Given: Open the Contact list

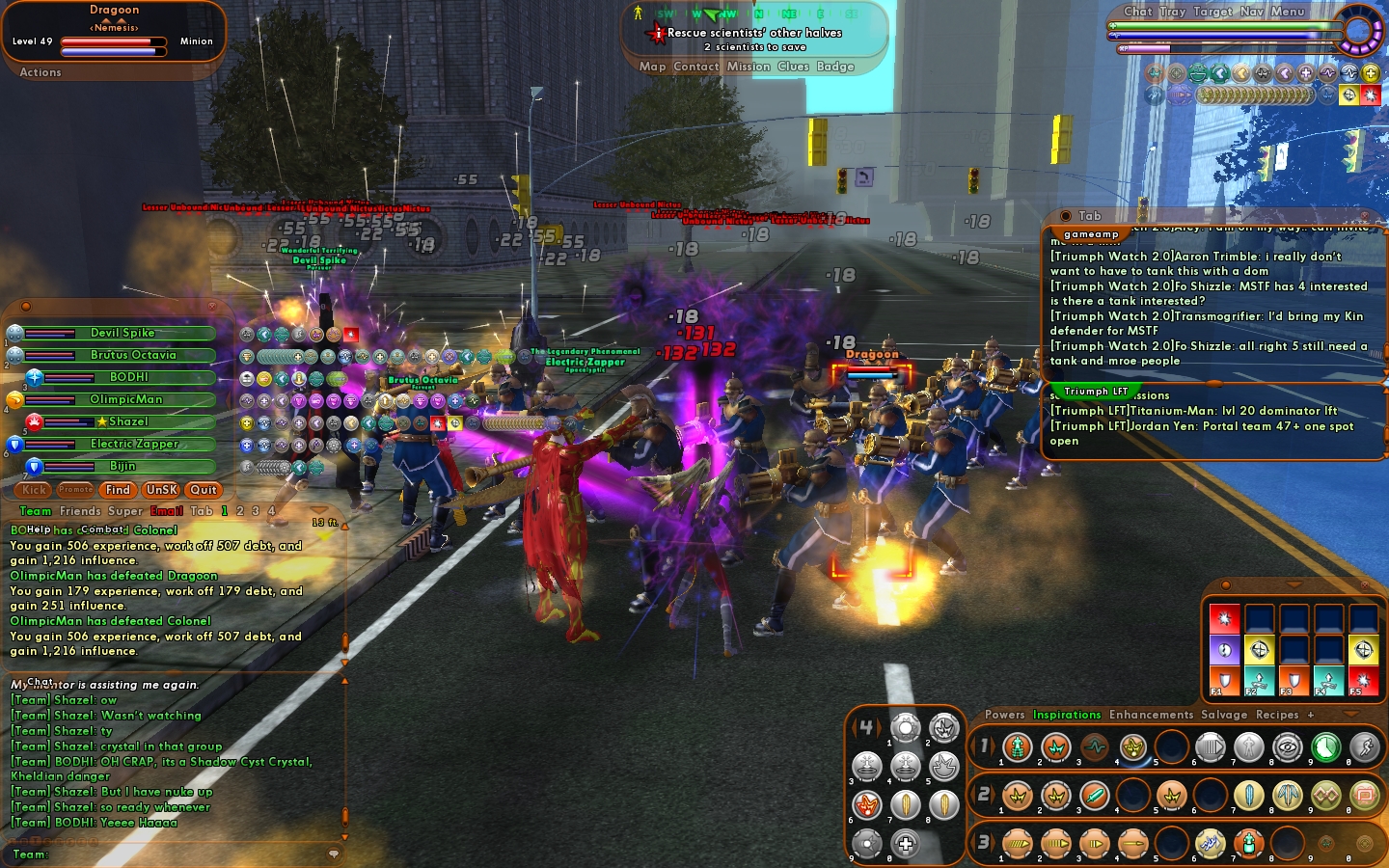Looking at the screenshot, I should 695,67.
